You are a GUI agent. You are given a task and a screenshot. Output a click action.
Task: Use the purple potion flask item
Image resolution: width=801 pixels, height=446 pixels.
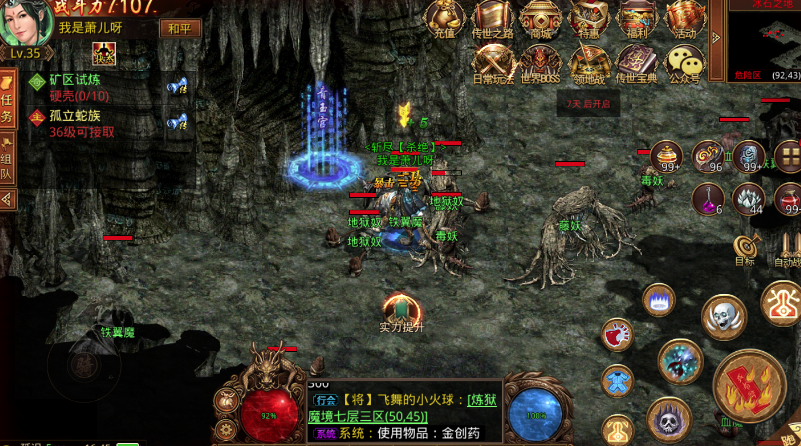click(x=707, y=198)
